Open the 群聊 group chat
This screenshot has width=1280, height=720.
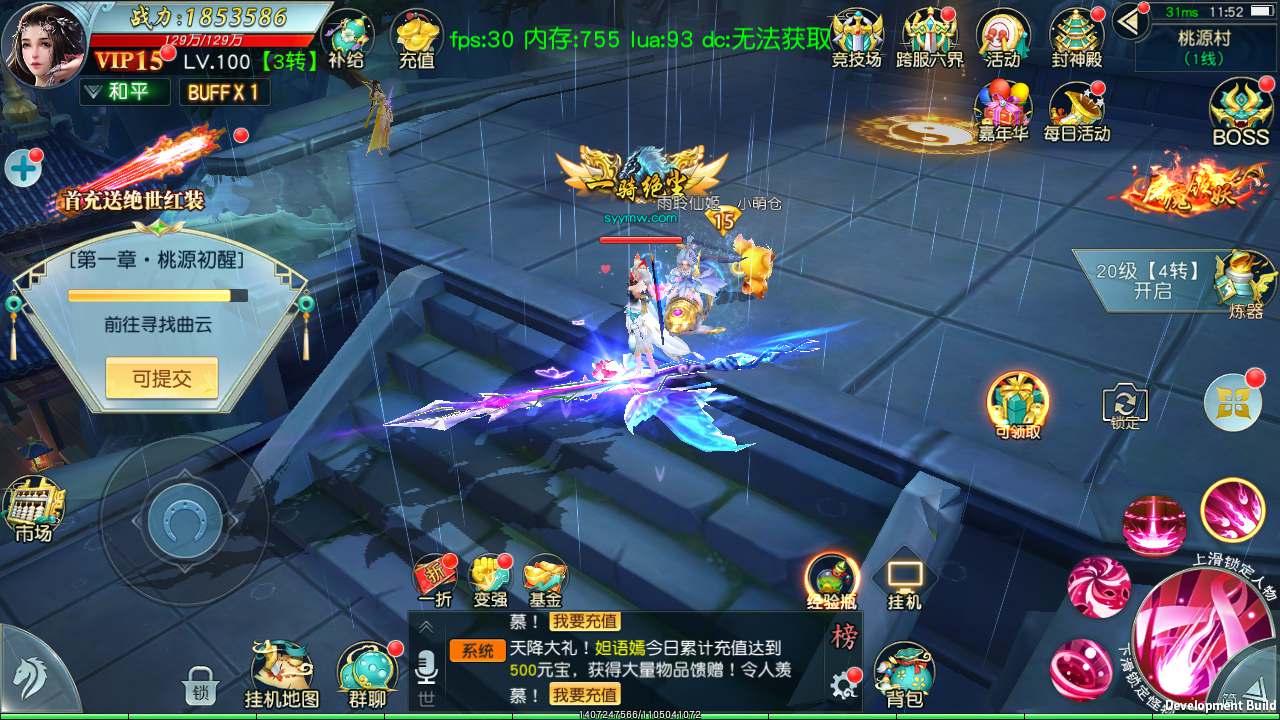(367, 668)
